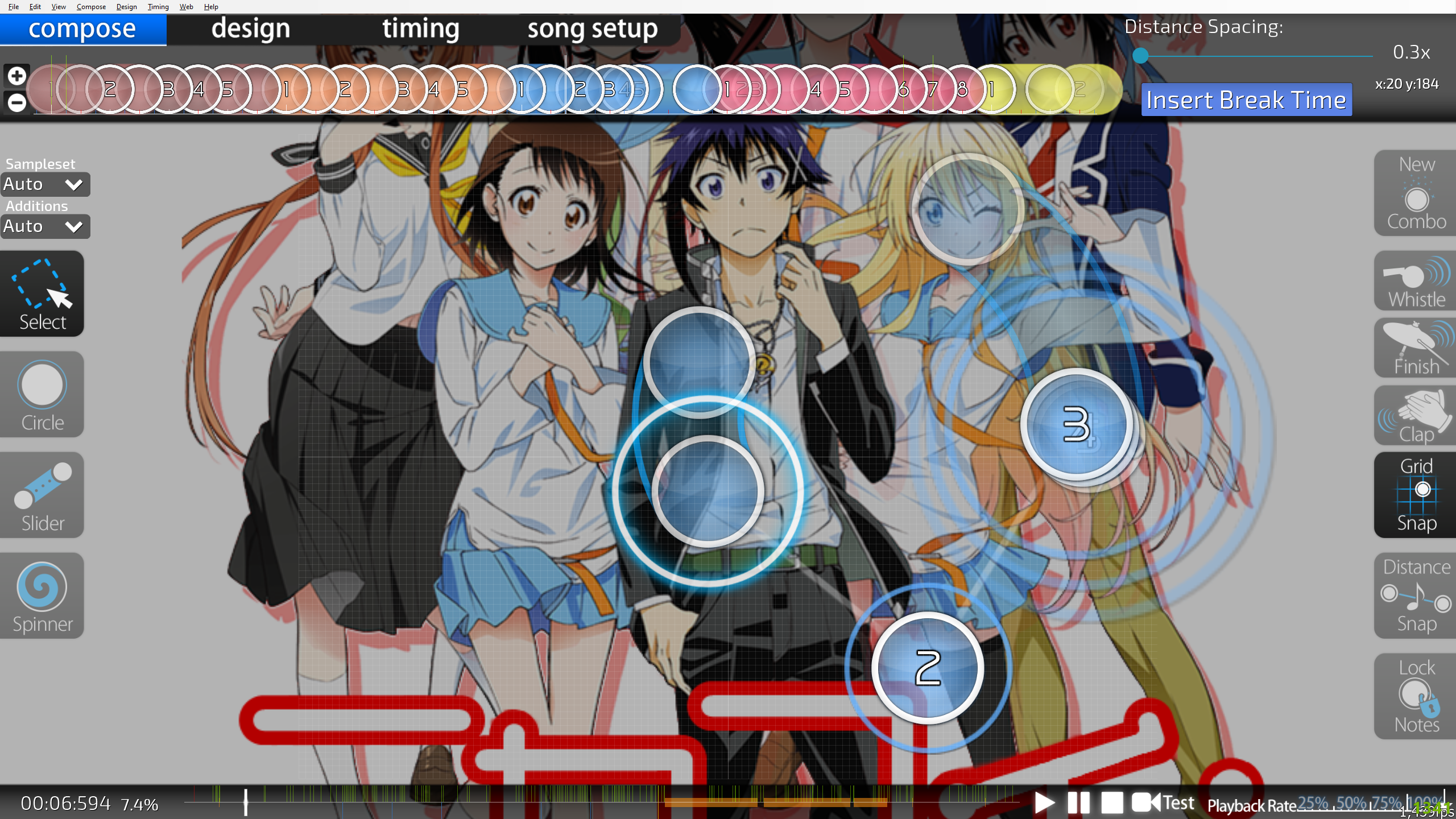Enable the Finish hitsound
The width and height of the screenshot is (1456, 819).
point(1416,349)
